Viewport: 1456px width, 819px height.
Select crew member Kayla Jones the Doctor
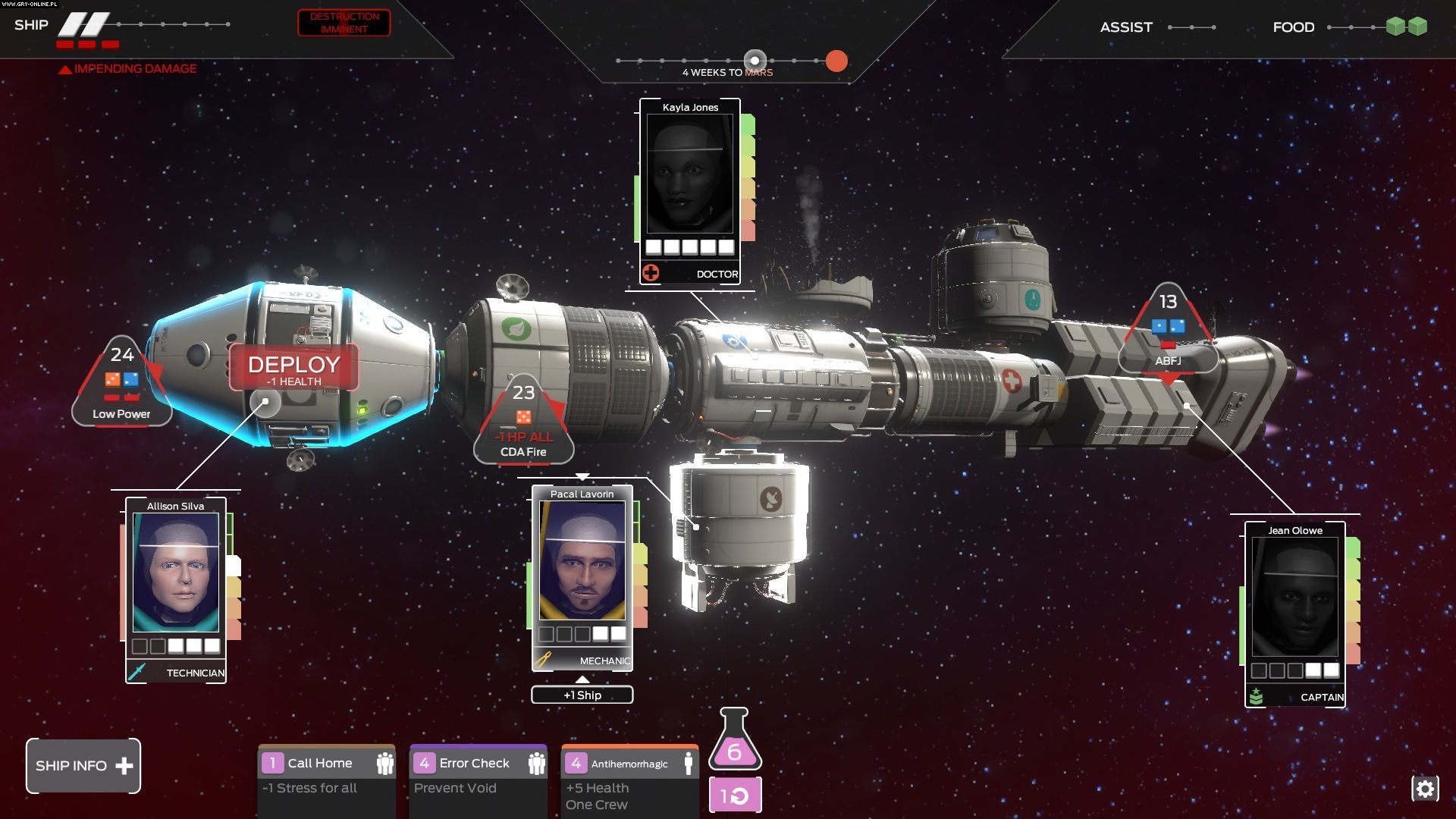coord(690,190)
